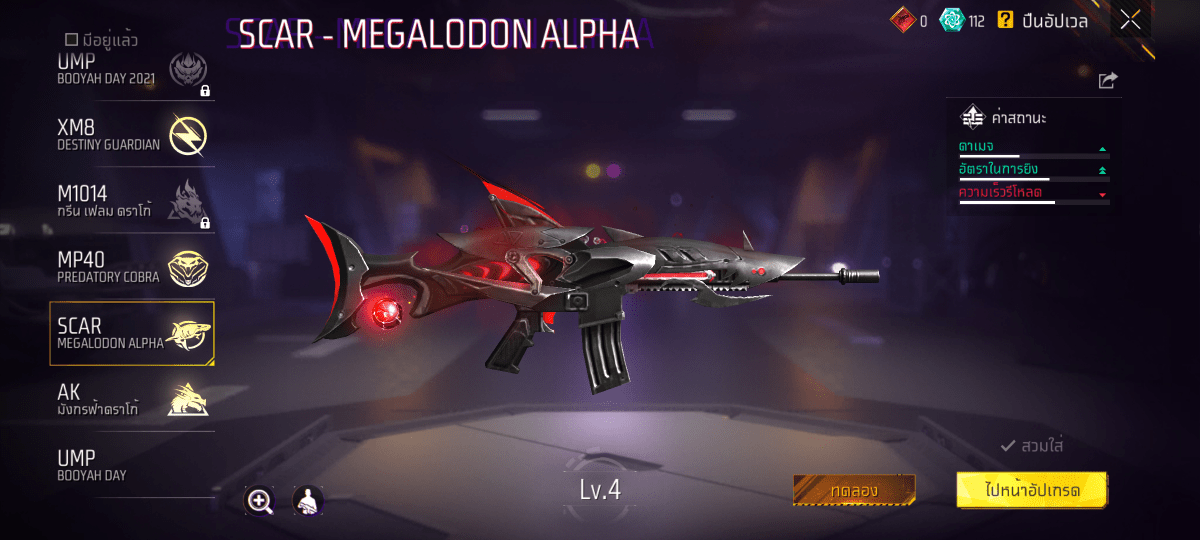Toggle the 'มีอยู่แล้ว' owned filter checkbox
This screenshot has width=1200, height=540.
point(72,40)
